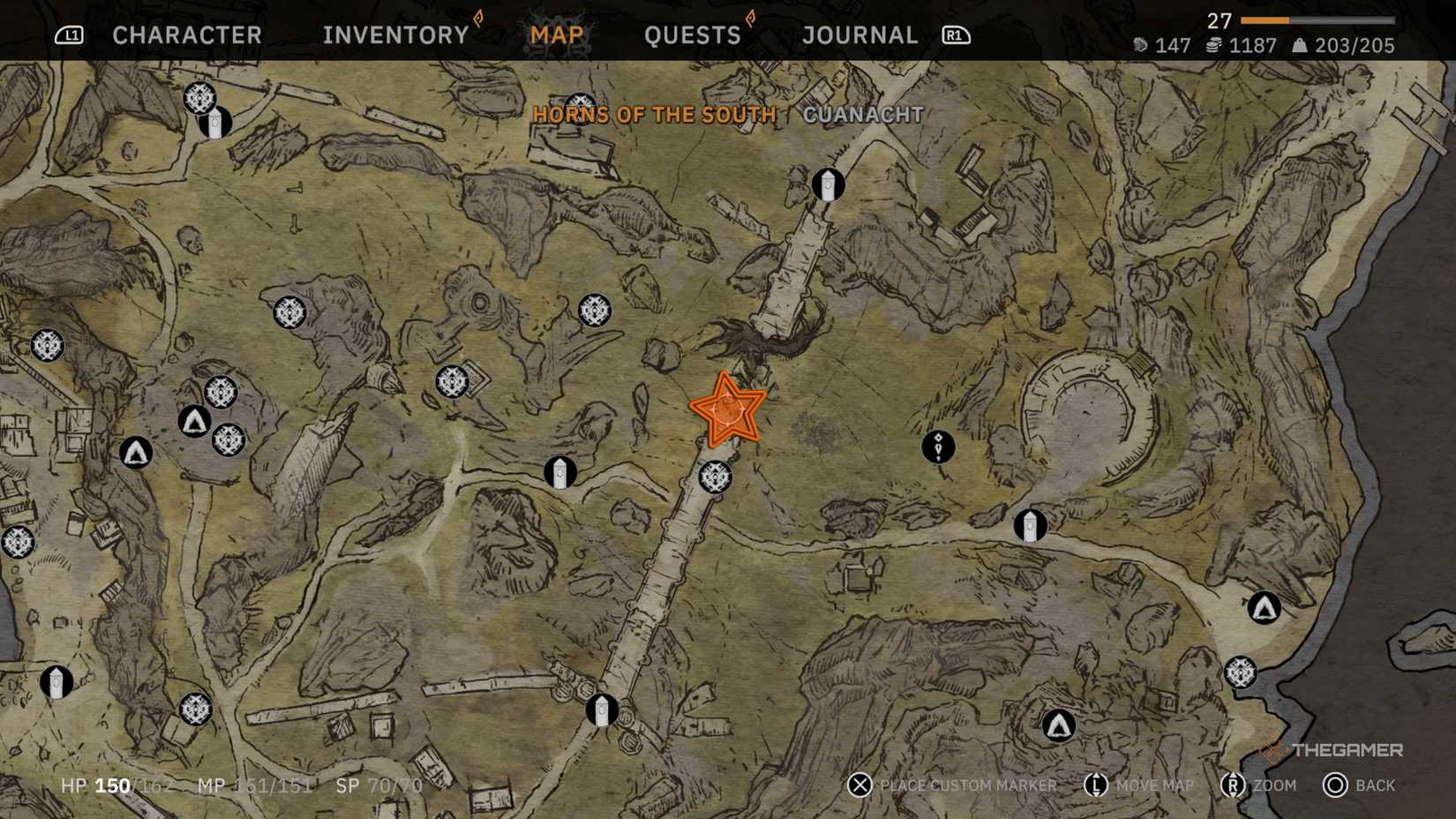Select BACK in the bottom bar

click(1372, 785)
